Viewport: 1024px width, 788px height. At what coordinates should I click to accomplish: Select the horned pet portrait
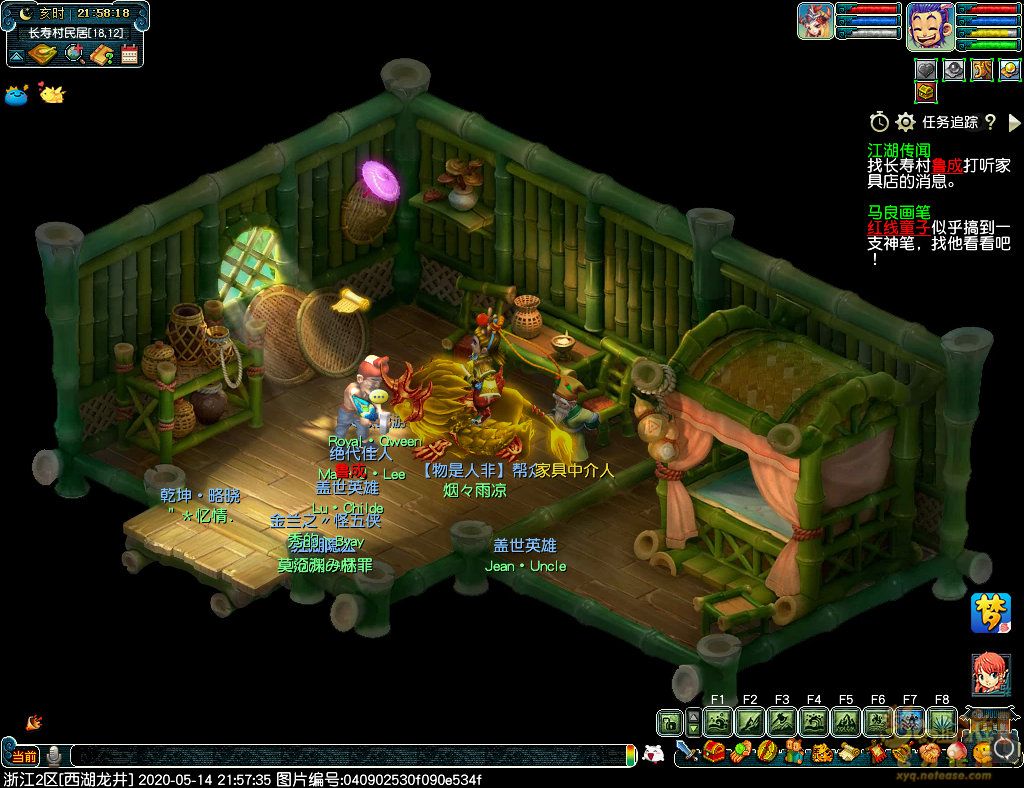click(816, 21)
